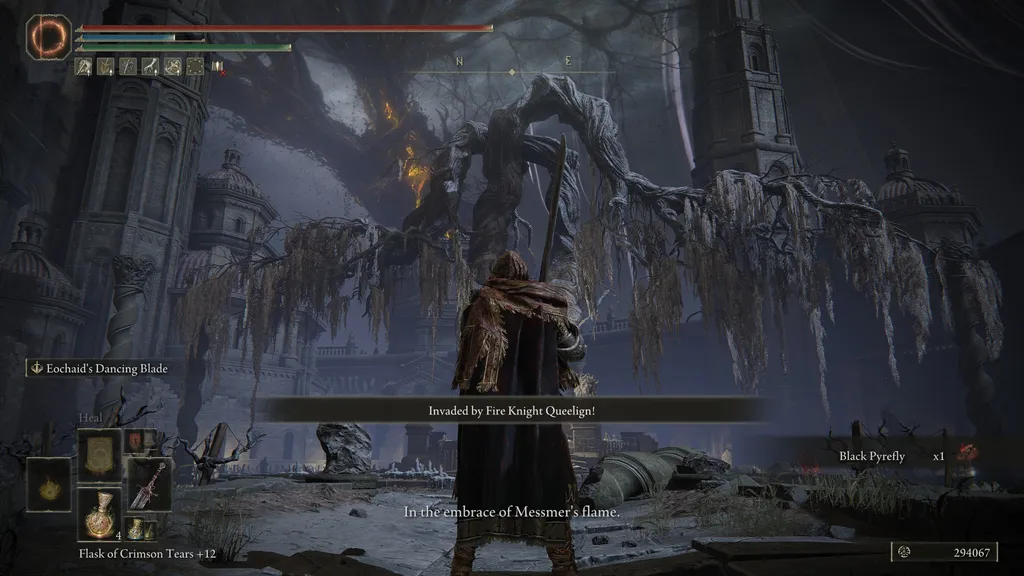Click the Black Pyrefly item pickup notification
This screenshot has width=1024, height=576.
coord(890,457)
